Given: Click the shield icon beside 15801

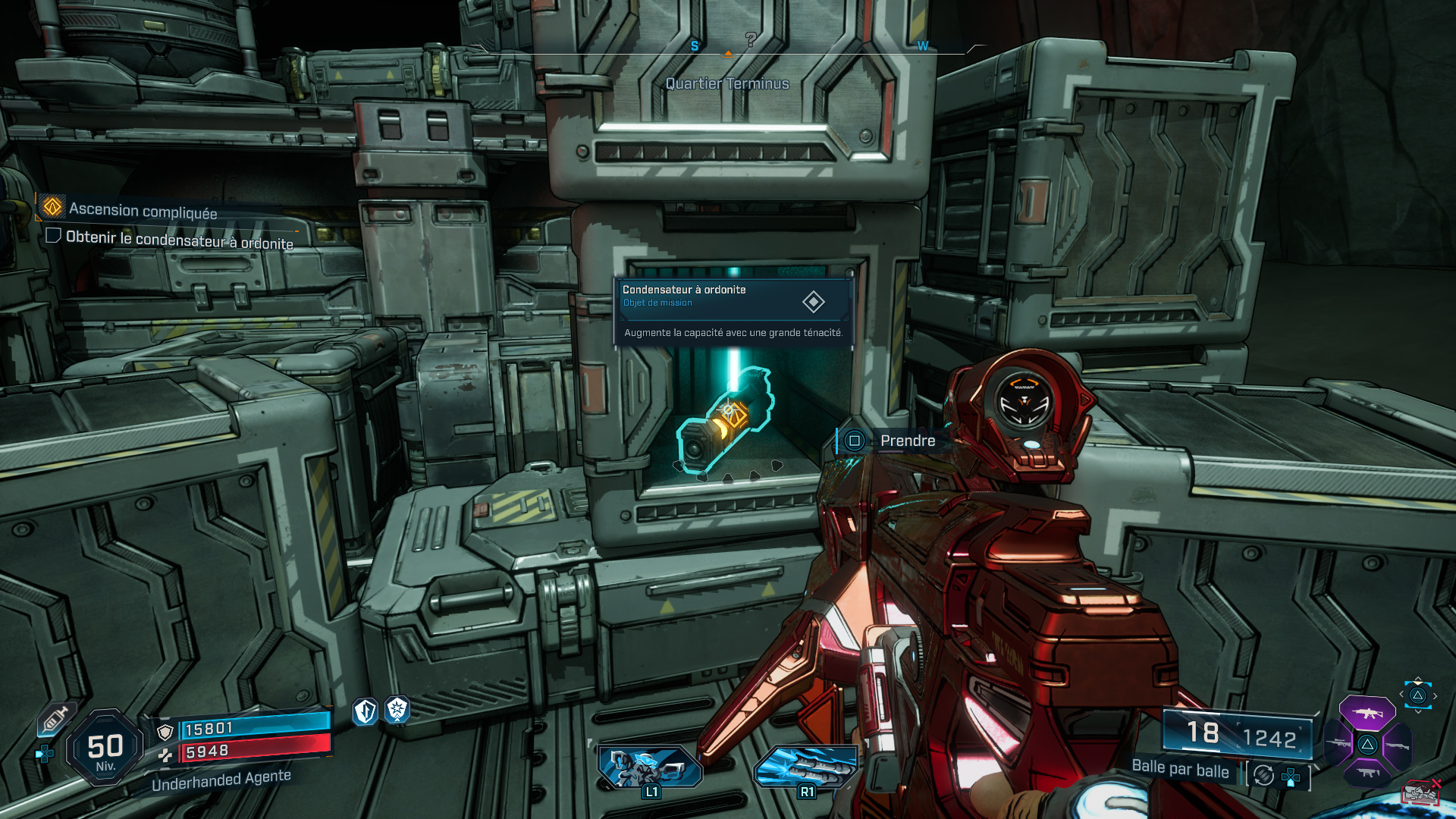Looking at the screenshot, I should (x=165, y=733).
